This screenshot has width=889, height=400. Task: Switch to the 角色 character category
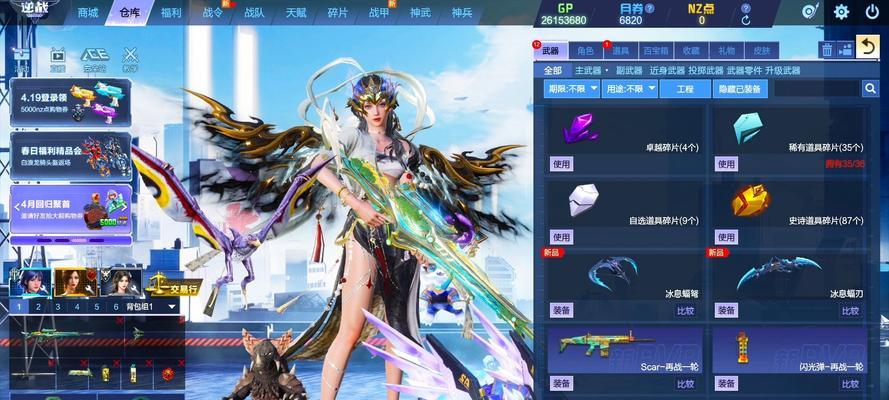(586, 50)
